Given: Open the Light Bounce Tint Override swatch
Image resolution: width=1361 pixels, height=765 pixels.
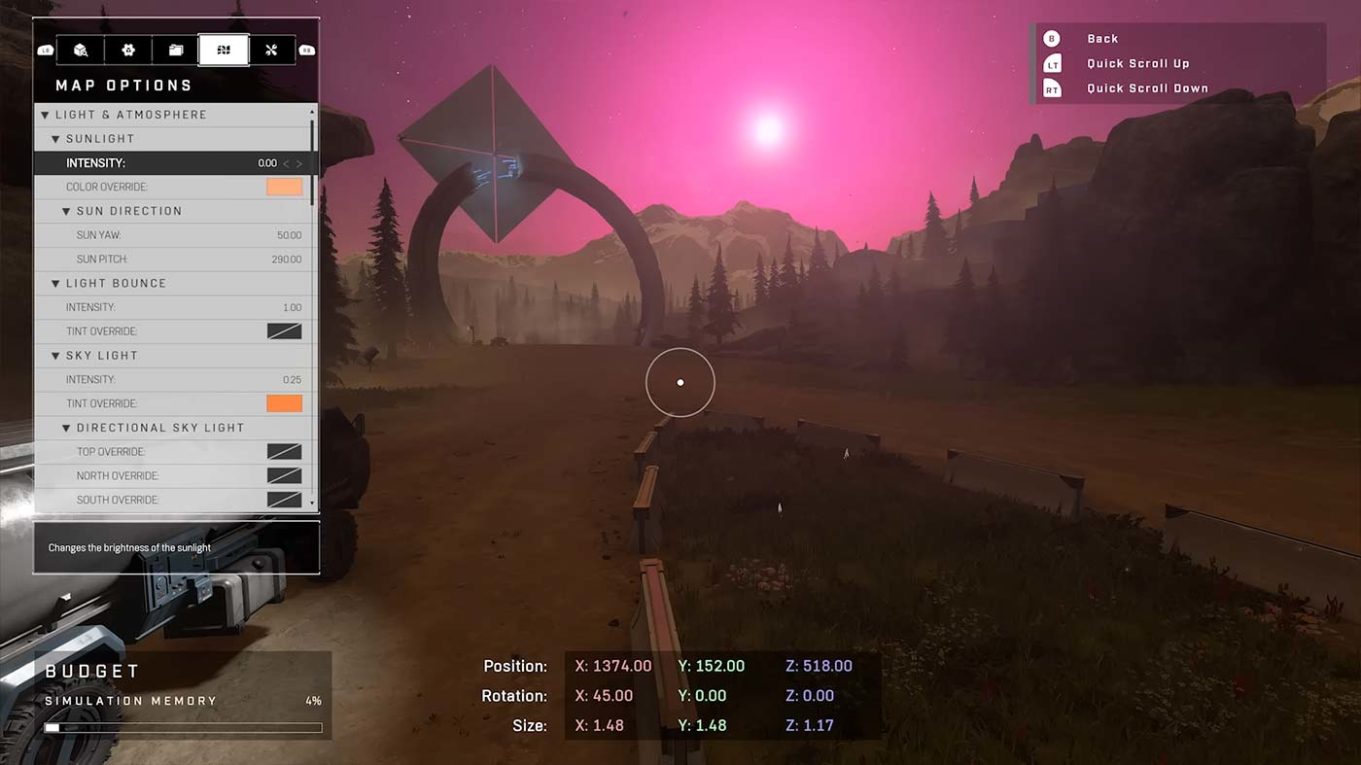Looking at the screenshot, I should point(284,331).
